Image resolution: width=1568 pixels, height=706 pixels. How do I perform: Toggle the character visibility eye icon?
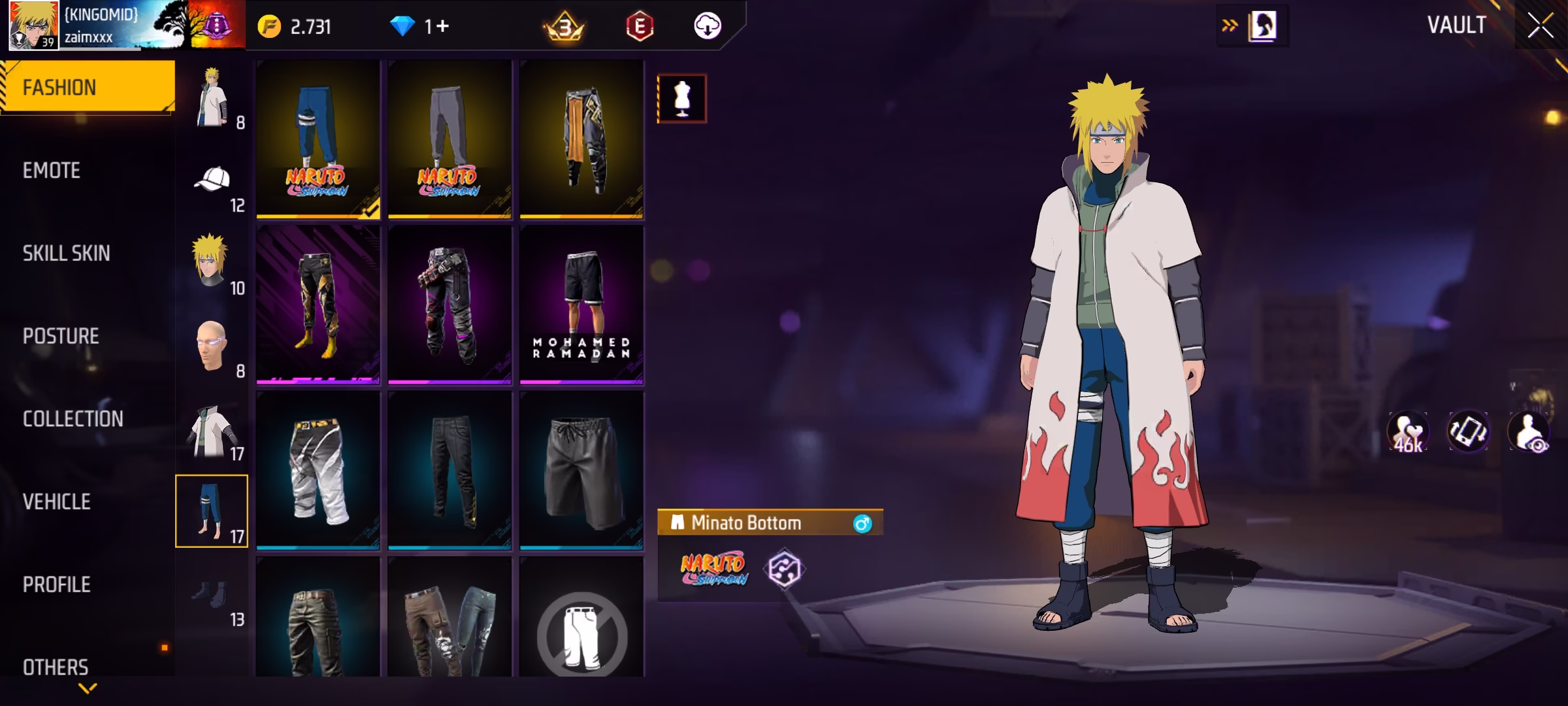(1529, 433)
